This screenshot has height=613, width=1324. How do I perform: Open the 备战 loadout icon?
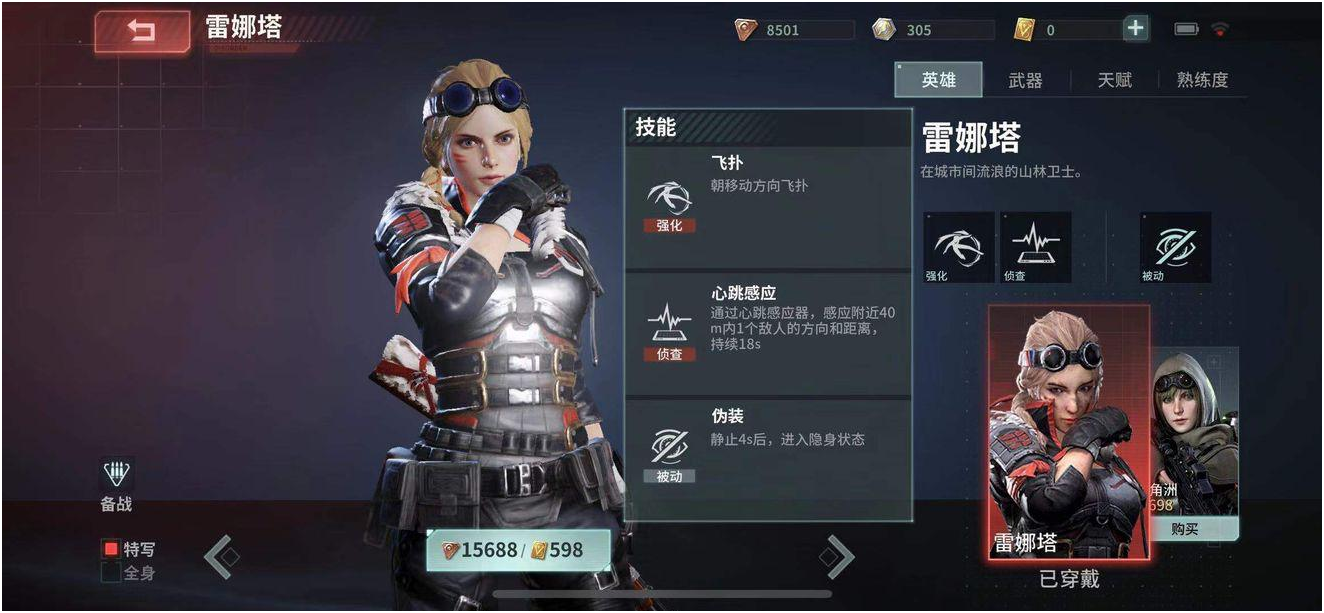click(x=117, y=485)
